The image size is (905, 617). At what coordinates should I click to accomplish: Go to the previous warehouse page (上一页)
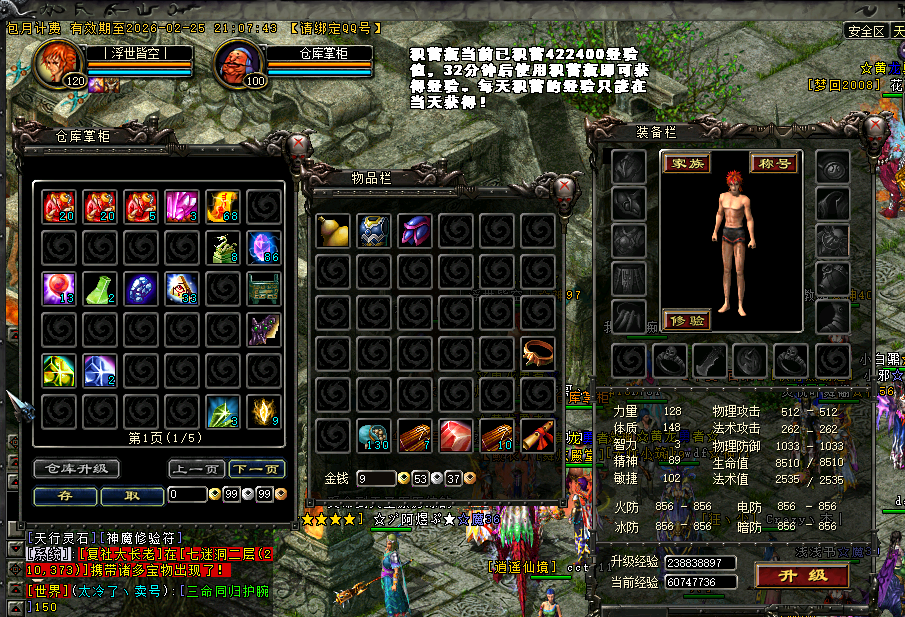pyautogui.click(x=195, y=469)
